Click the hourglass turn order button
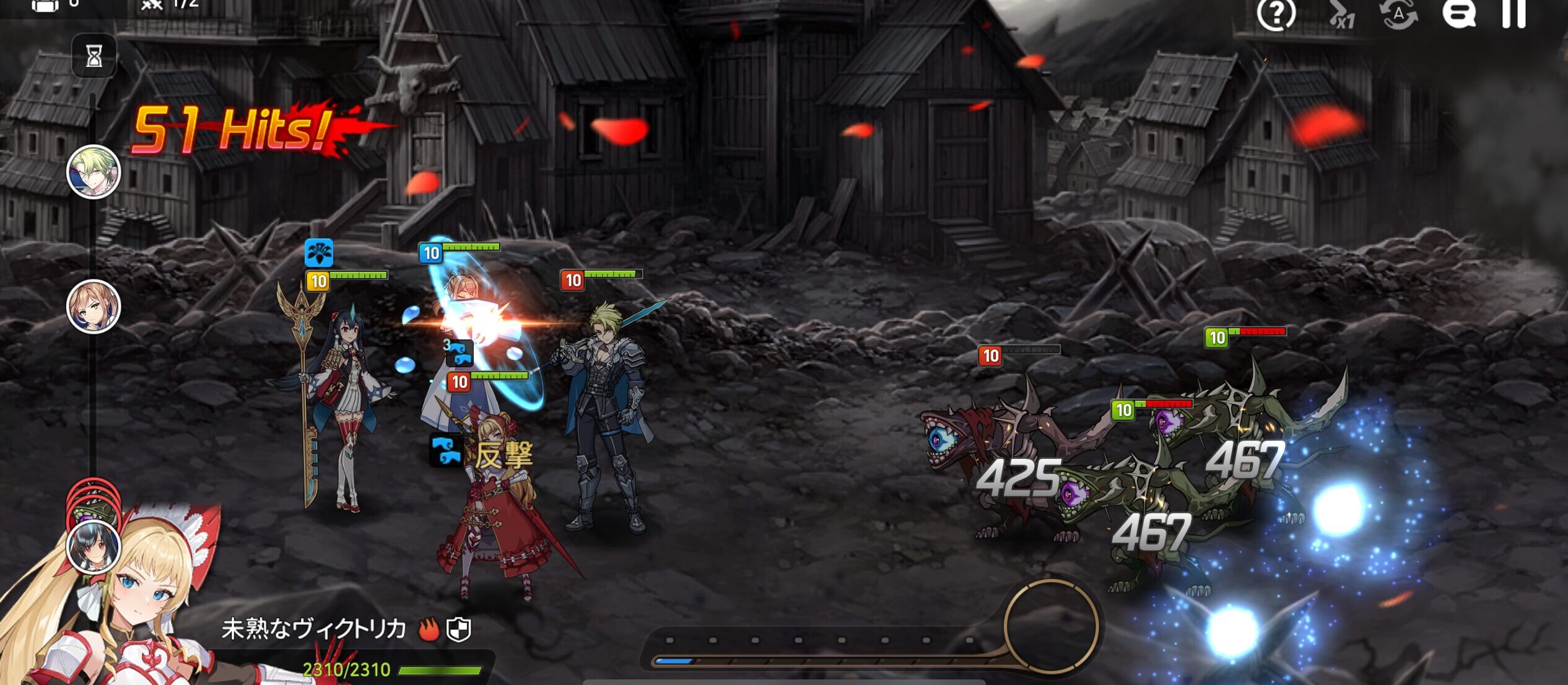This screenshot has height=685, width=1568. pyautogui.click(x=94, y=56)
